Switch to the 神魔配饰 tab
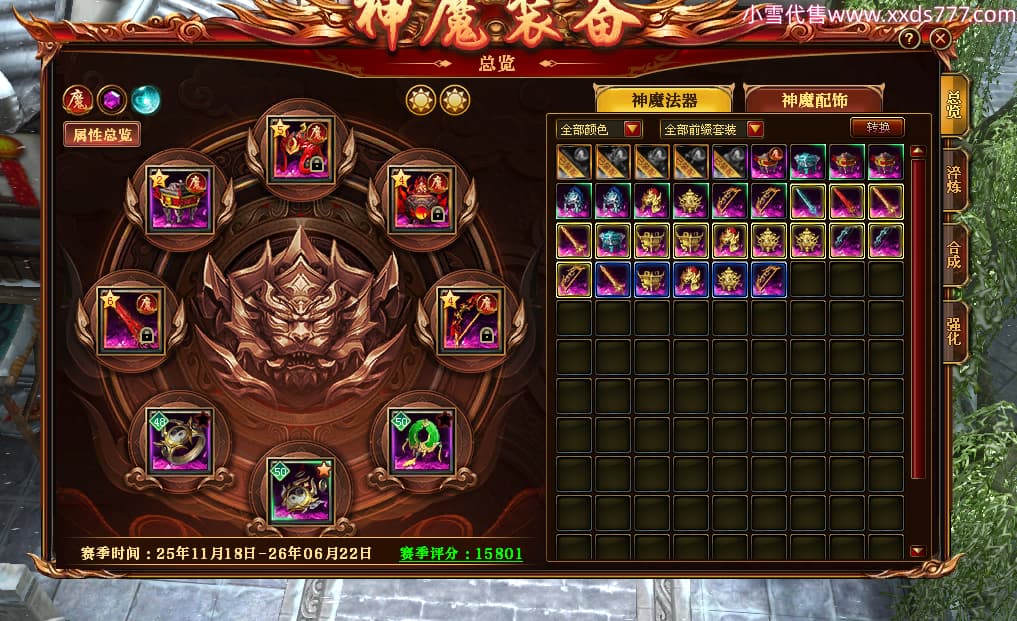 click(x=813, y=100)
